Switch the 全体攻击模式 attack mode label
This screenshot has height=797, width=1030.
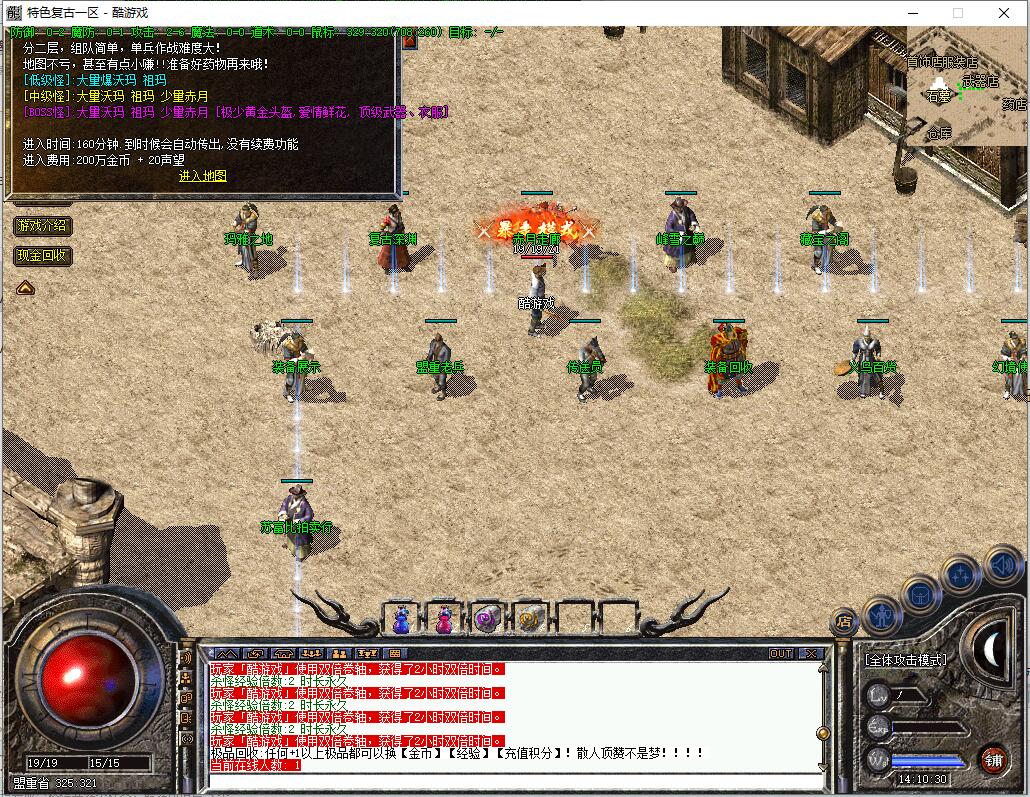pyautogui.click(x=905, y=660)
